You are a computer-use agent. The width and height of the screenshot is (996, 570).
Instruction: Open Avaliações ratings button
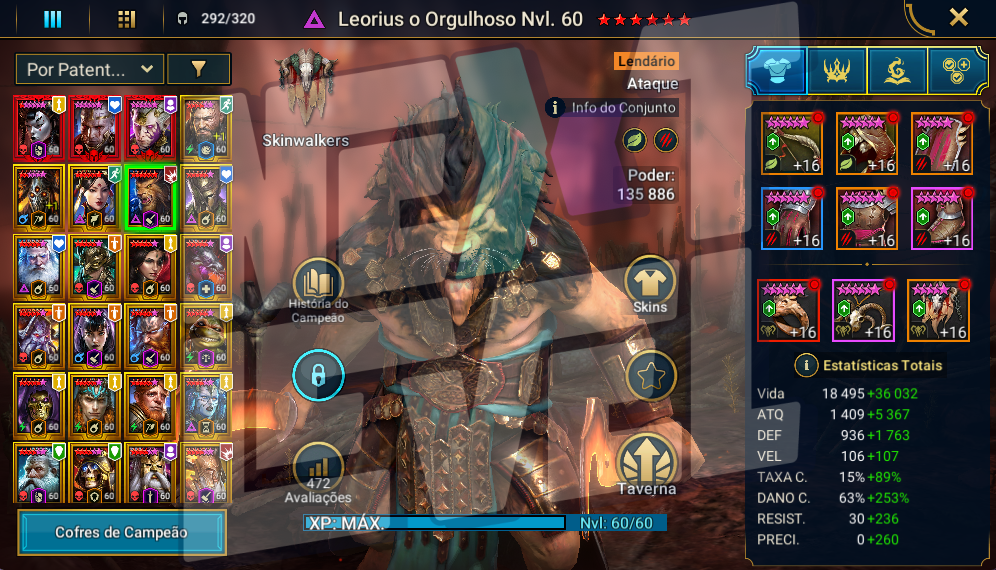[x=318, y=468]
